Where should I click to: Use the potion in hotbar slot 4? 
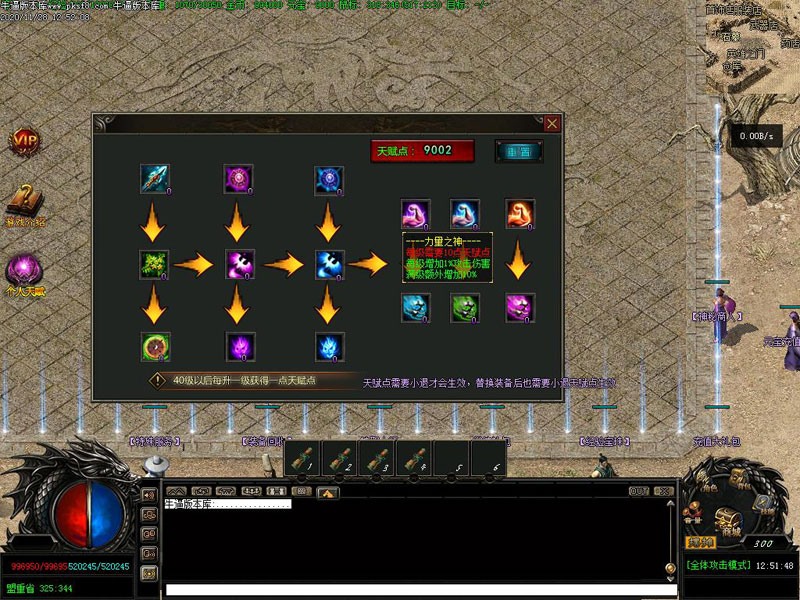click(x=413, y=459)
